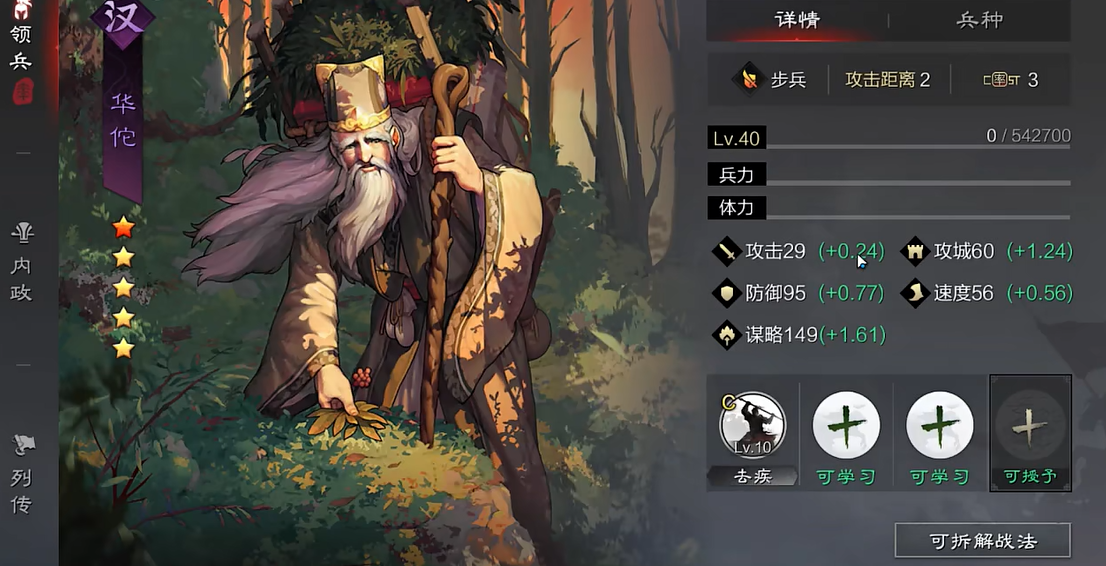Click the 步兵 infantry troop icon
This screenshot has width=1106, height=566.
747,79
